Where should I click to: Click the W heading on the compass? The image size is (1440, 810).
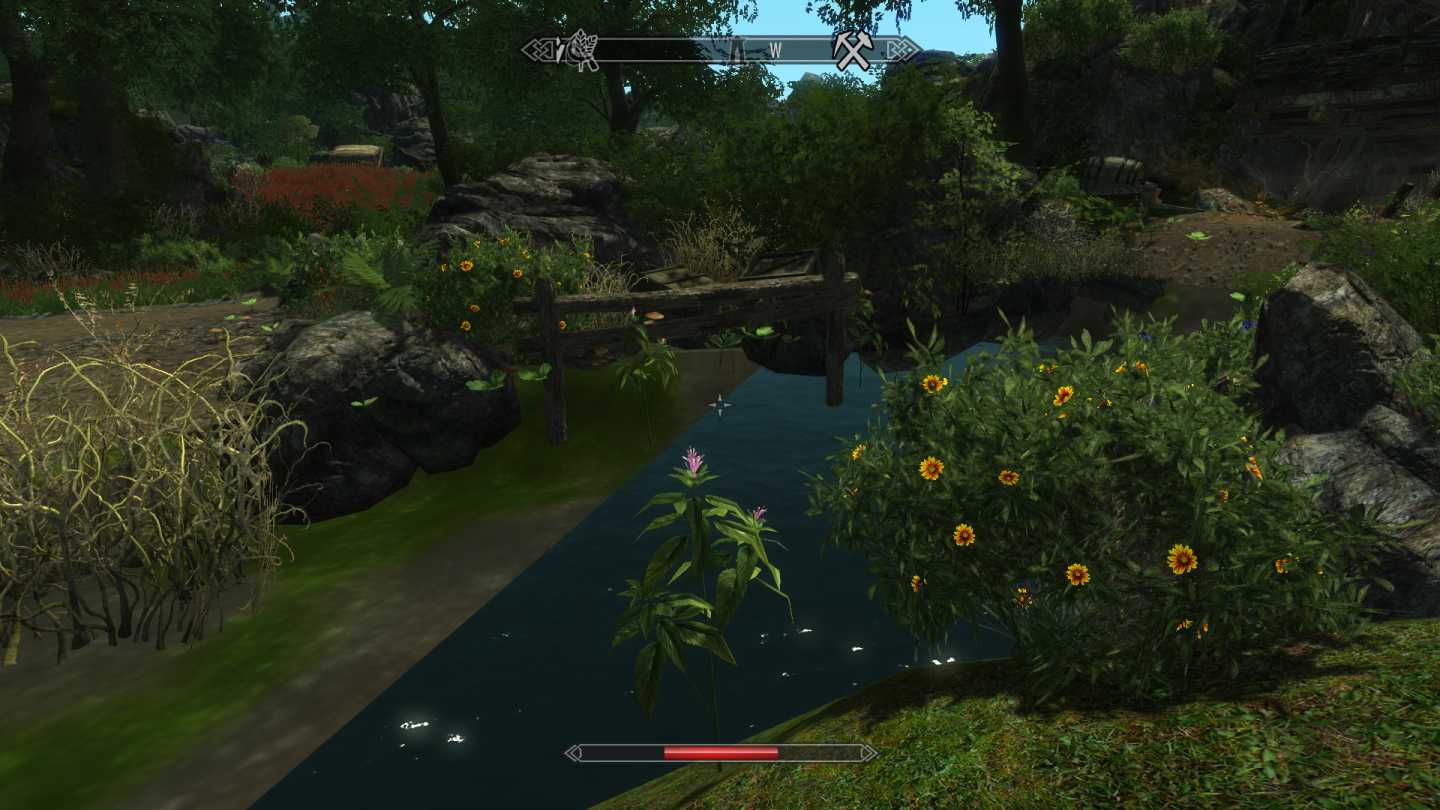[x=776, y=50]
